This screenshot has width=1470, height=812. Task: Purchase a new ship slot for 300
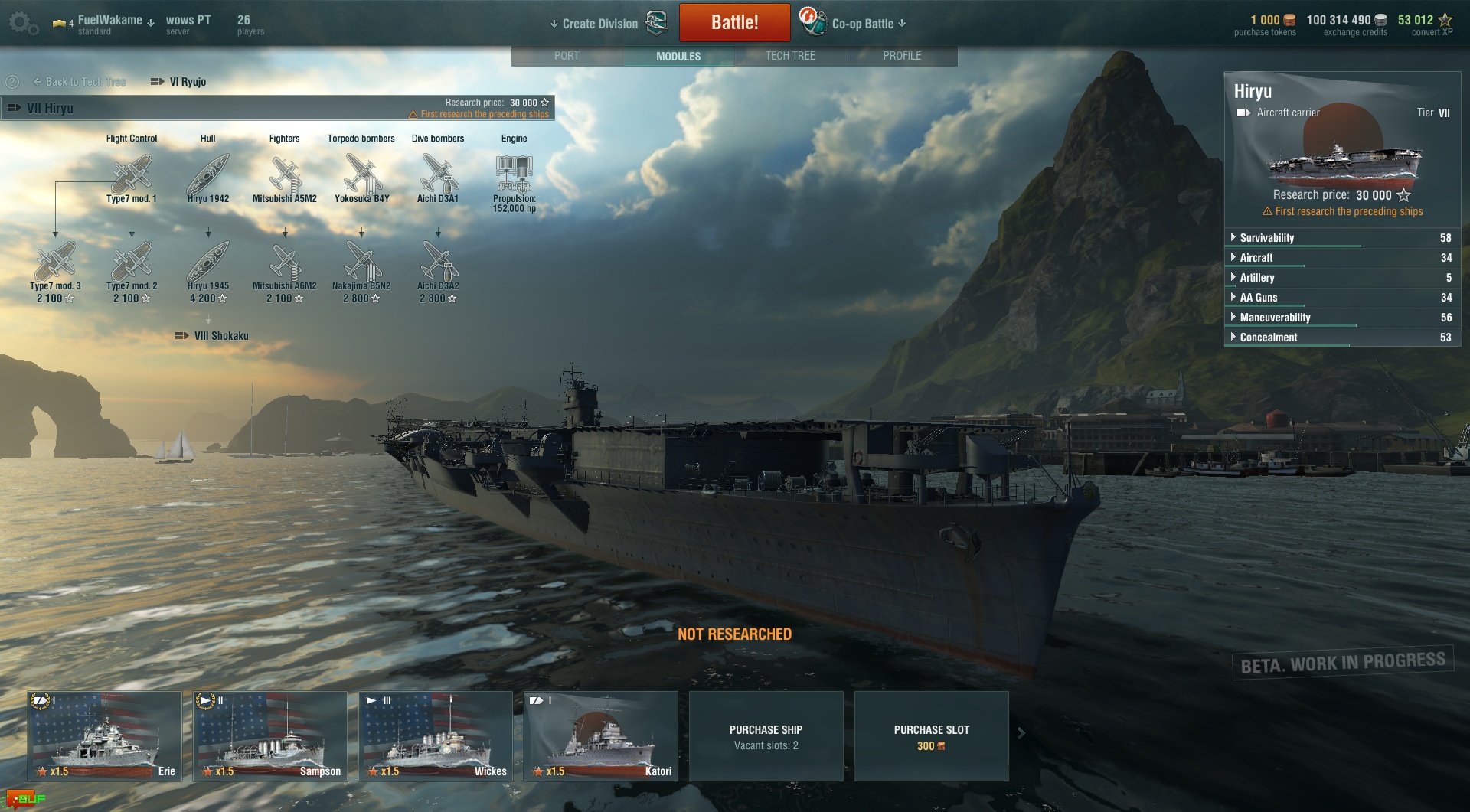[x=931, y=736]
